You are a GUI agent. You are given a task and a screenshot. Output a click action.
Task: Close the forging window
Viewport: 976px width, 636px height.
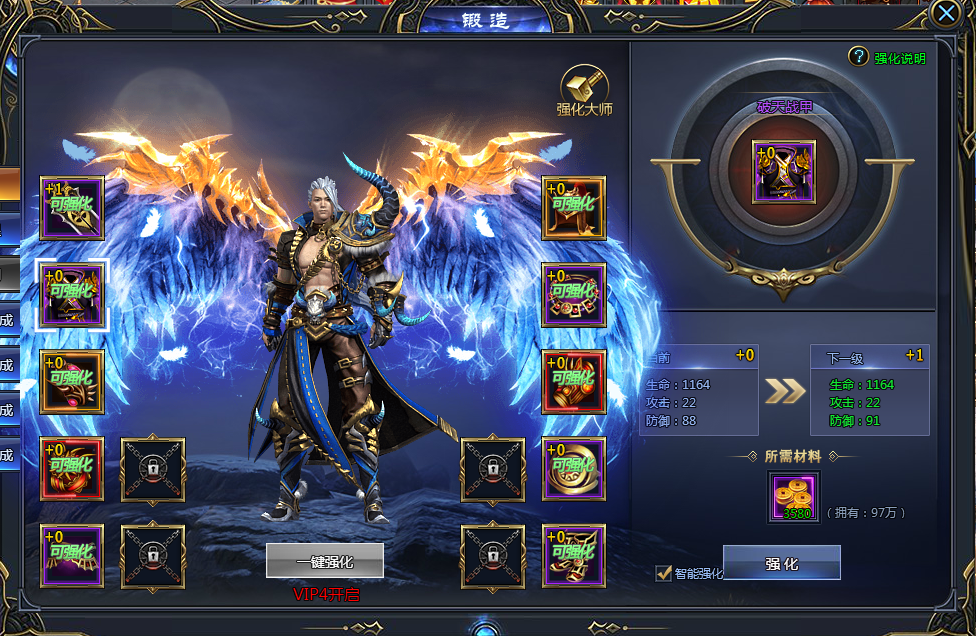[x=945, y=12]
